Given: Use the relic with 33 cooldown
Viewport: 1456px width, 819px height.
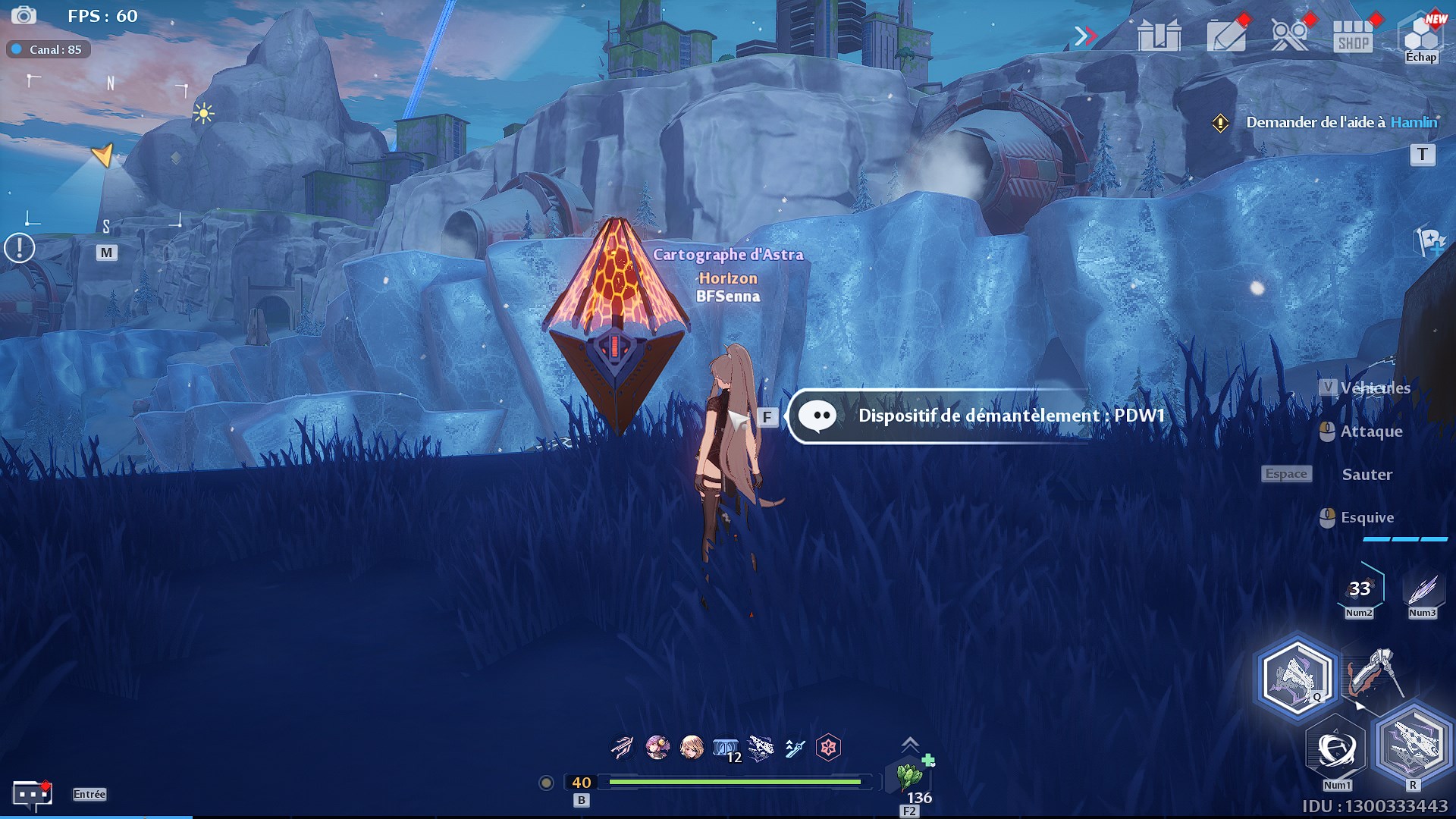Looking at the screenshot, I should 1360,589.
